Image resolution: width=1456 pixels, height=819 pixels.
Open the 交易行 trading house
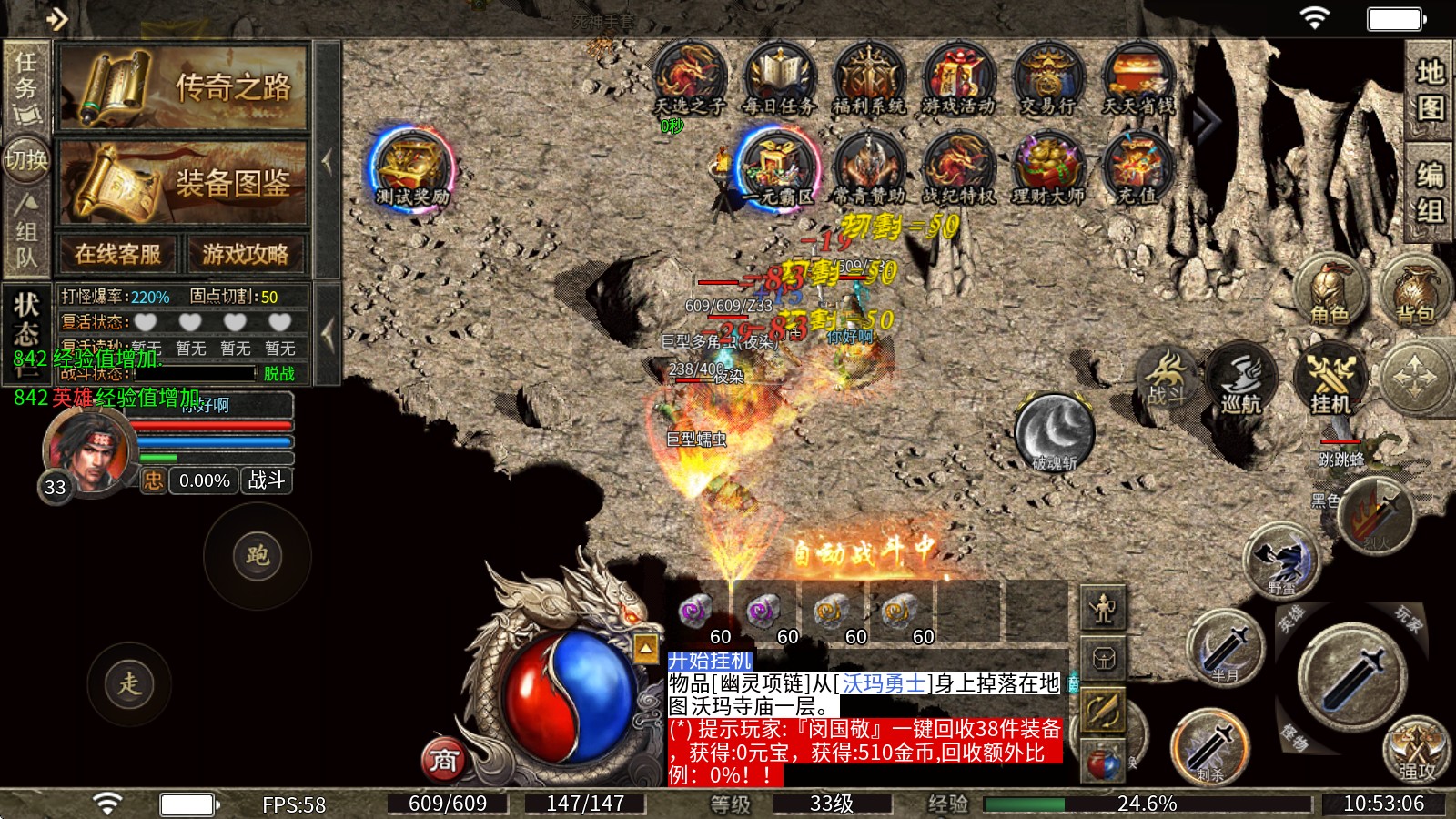(x=1047, y=79)
